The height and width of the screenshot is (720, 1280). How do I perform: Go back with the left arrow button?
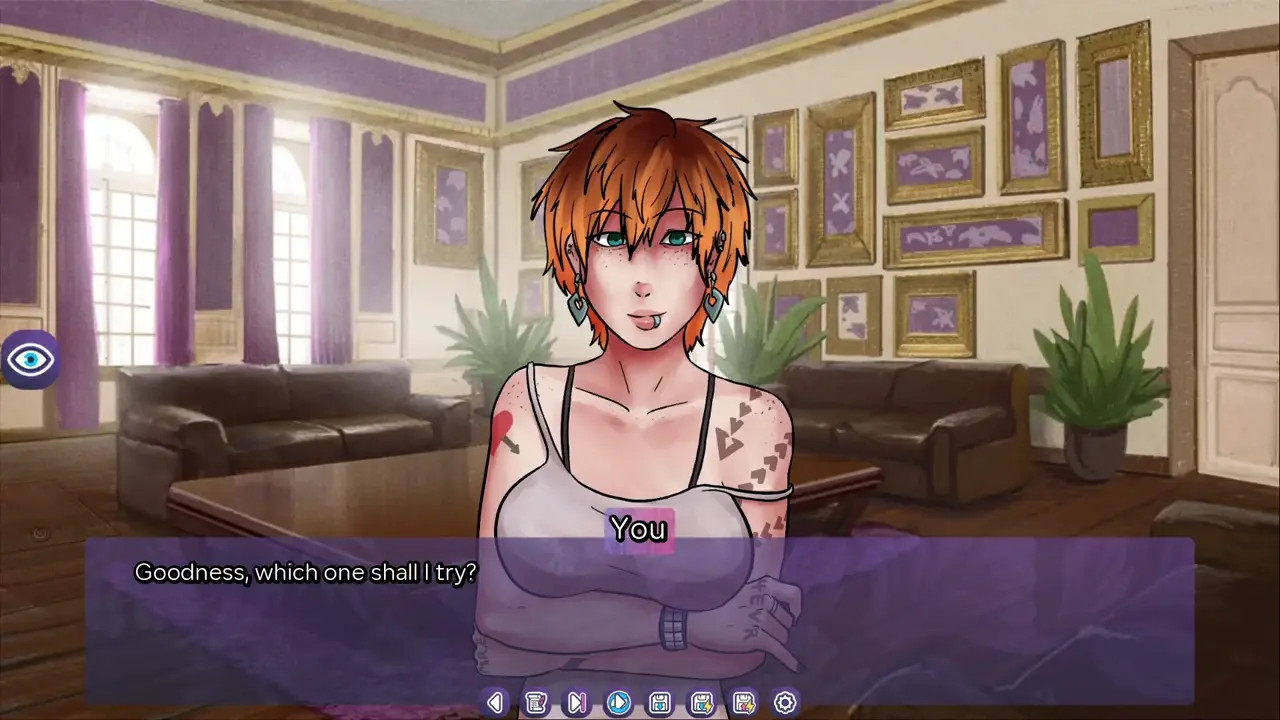click(494, 703)
